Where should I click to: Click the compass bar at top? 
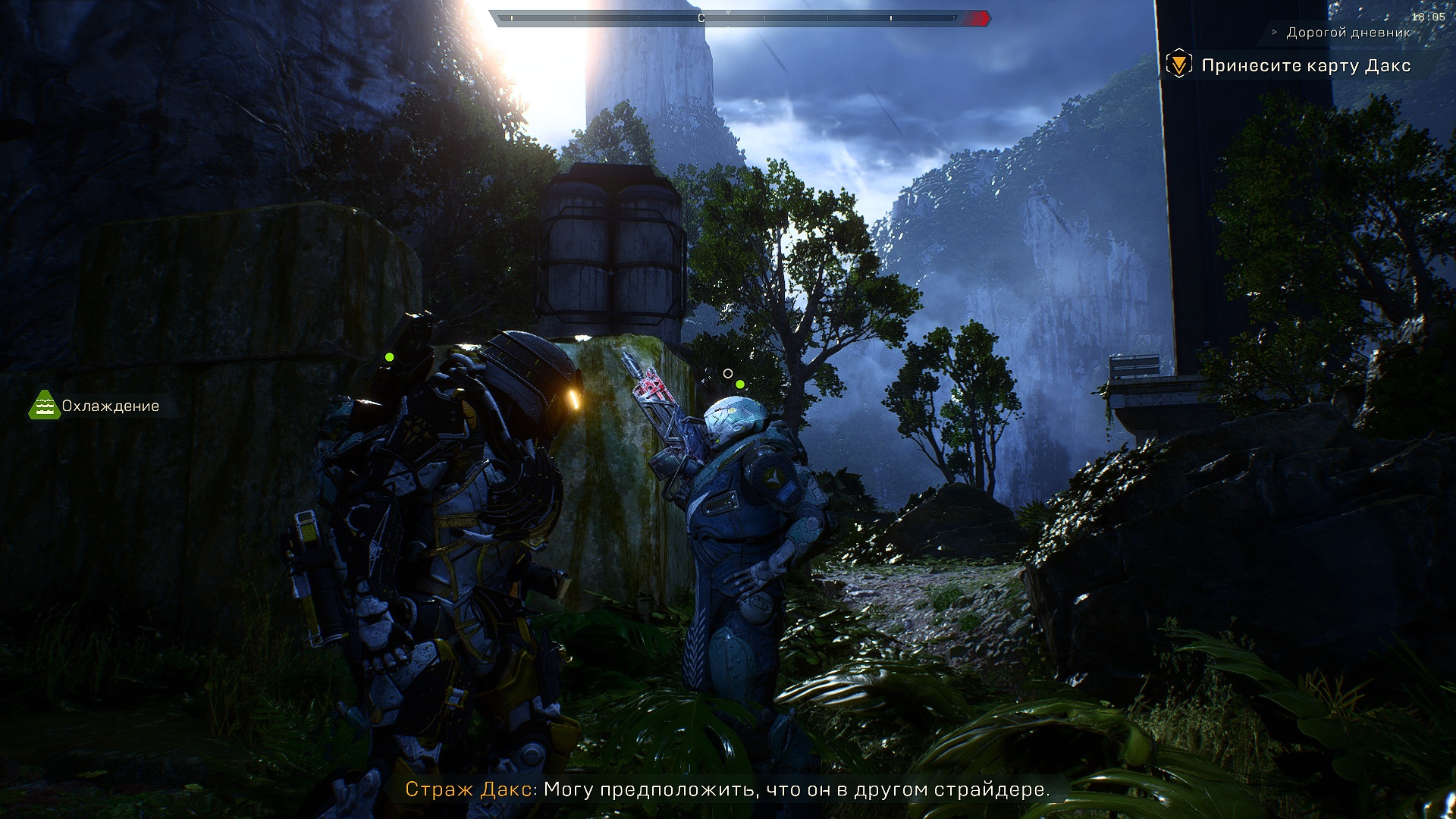(x=739, y=18)
